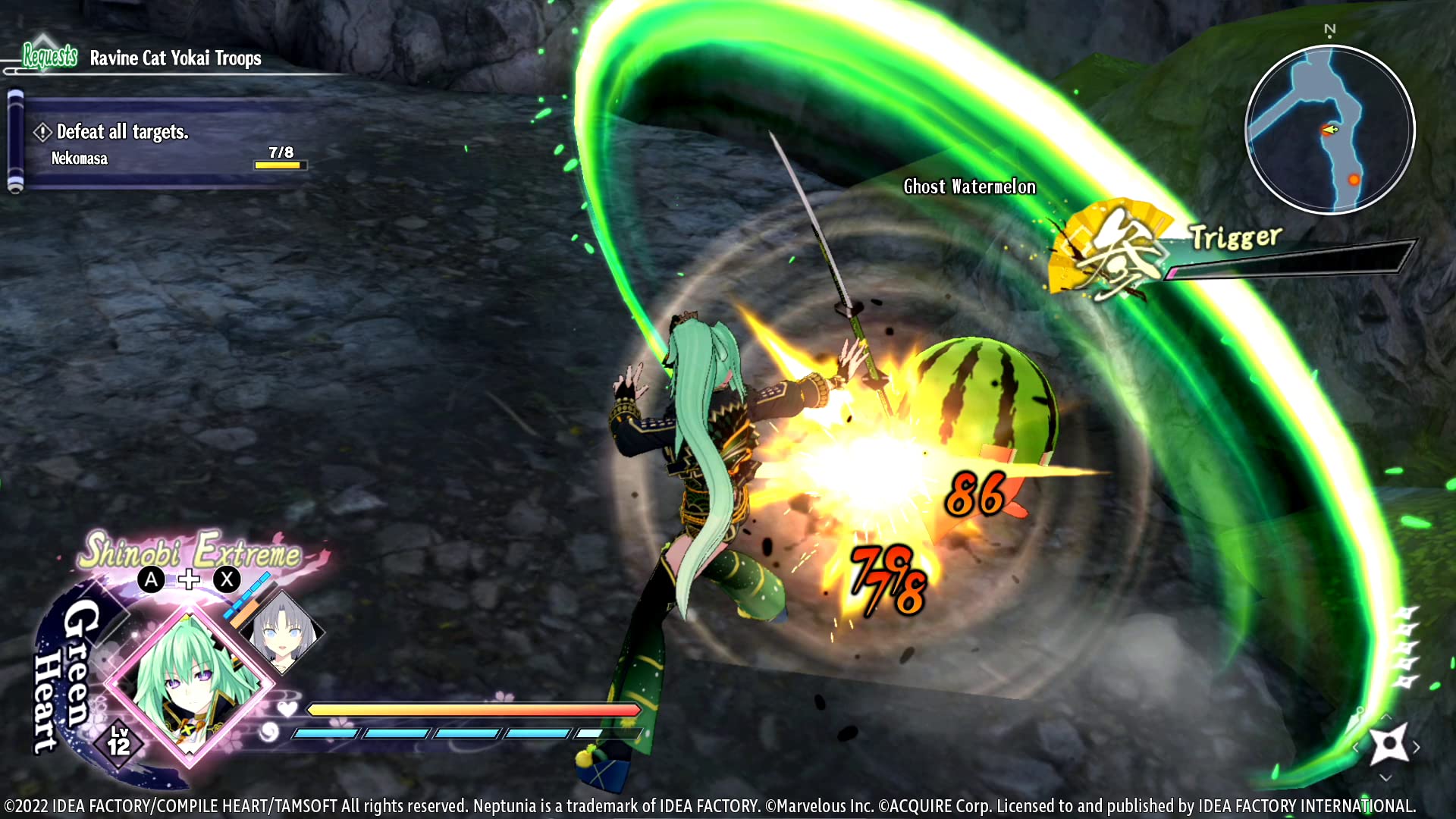Expand the up chevron above the shuriken
Viewport: 1456px width, 819px height.
pyautogui.click(x=1385, y=717)
